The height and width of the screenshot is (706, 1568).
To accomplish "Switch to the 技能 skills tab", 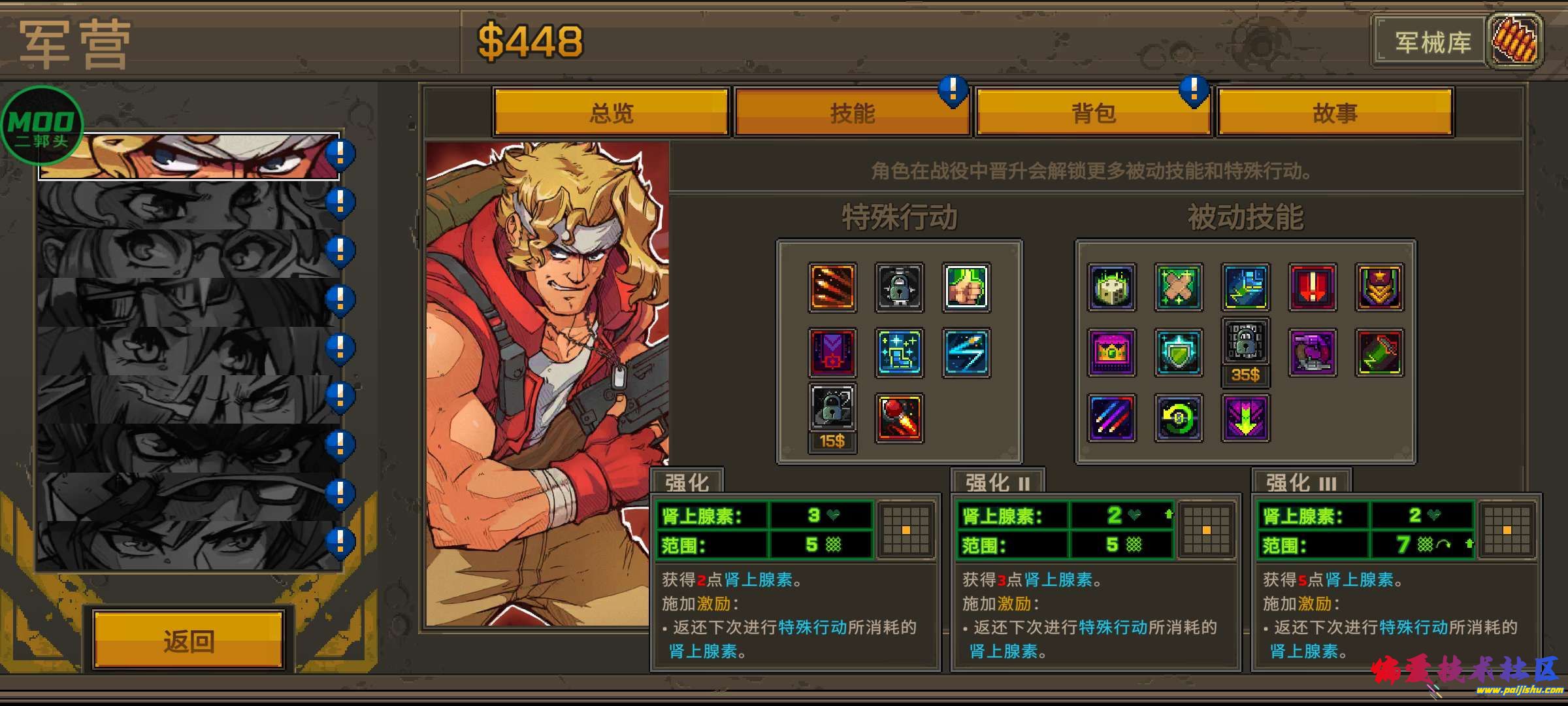I will 852,112.
